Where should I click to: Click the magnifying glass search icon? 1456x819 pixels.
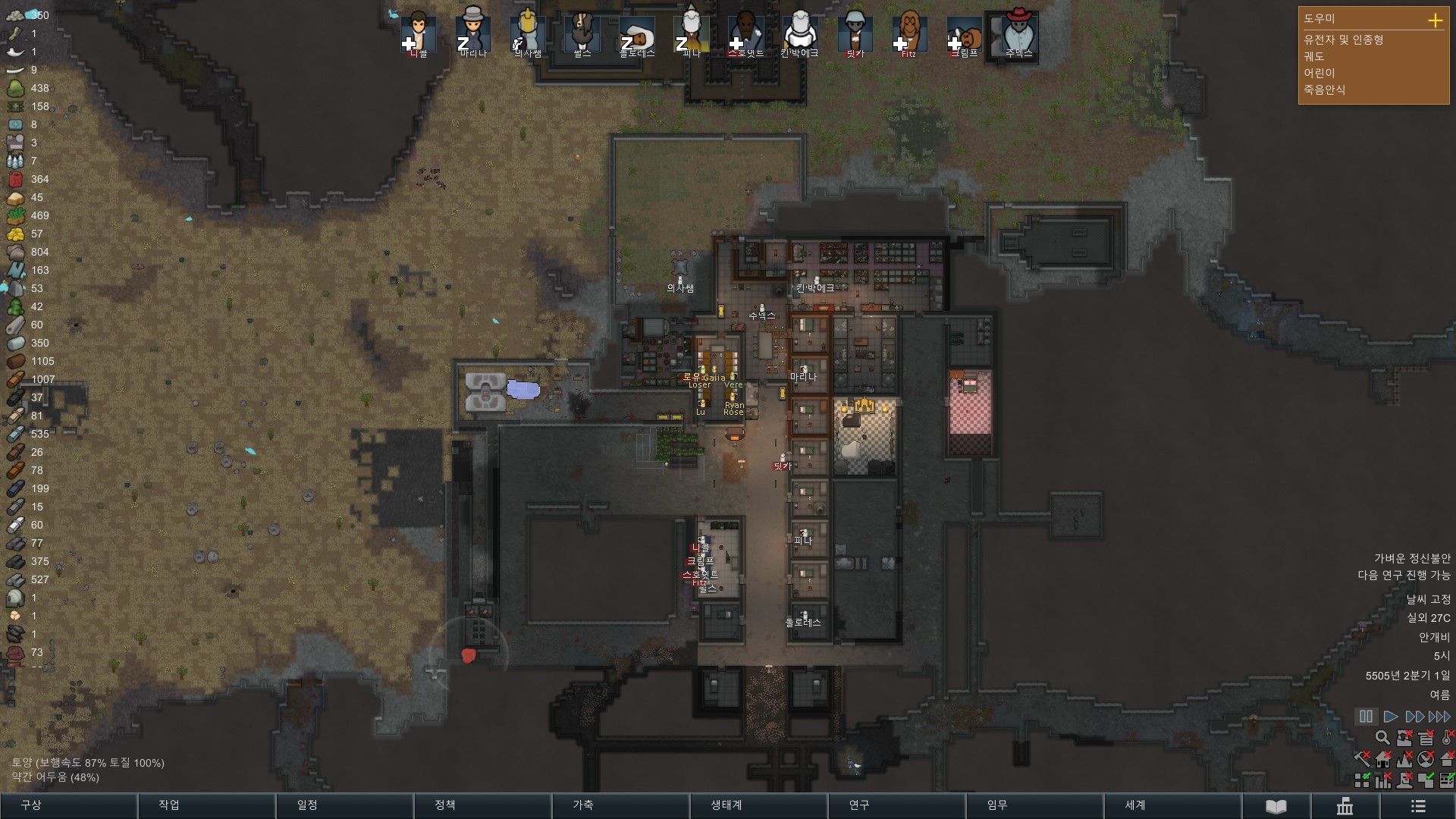pos(1382,738)
